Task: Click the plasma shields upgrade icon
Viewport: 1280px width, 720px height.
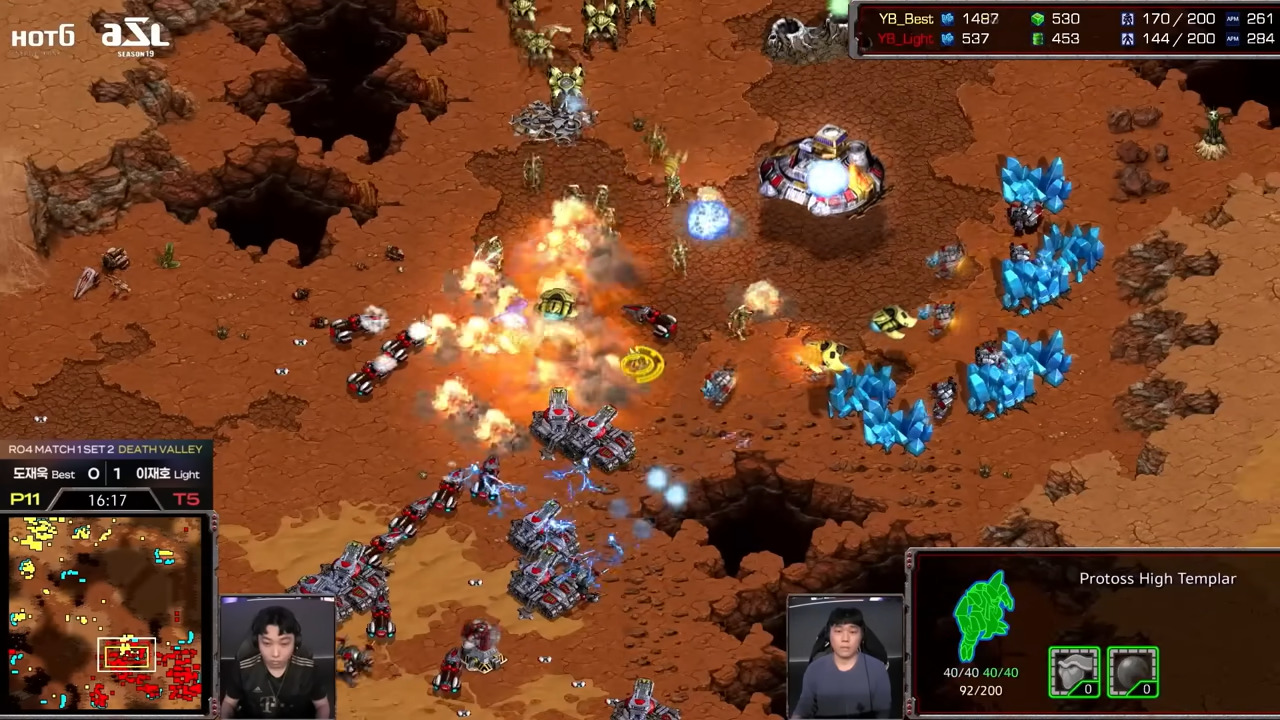Action: point(1133,671)
